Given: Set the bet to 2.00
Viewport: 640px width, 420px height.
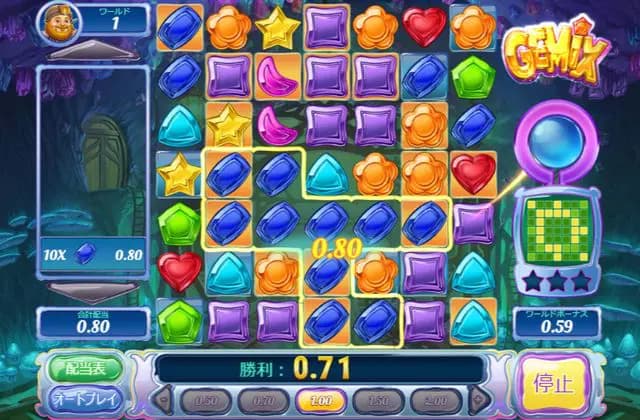Looking at the screenshot, I should click(434, 400).
